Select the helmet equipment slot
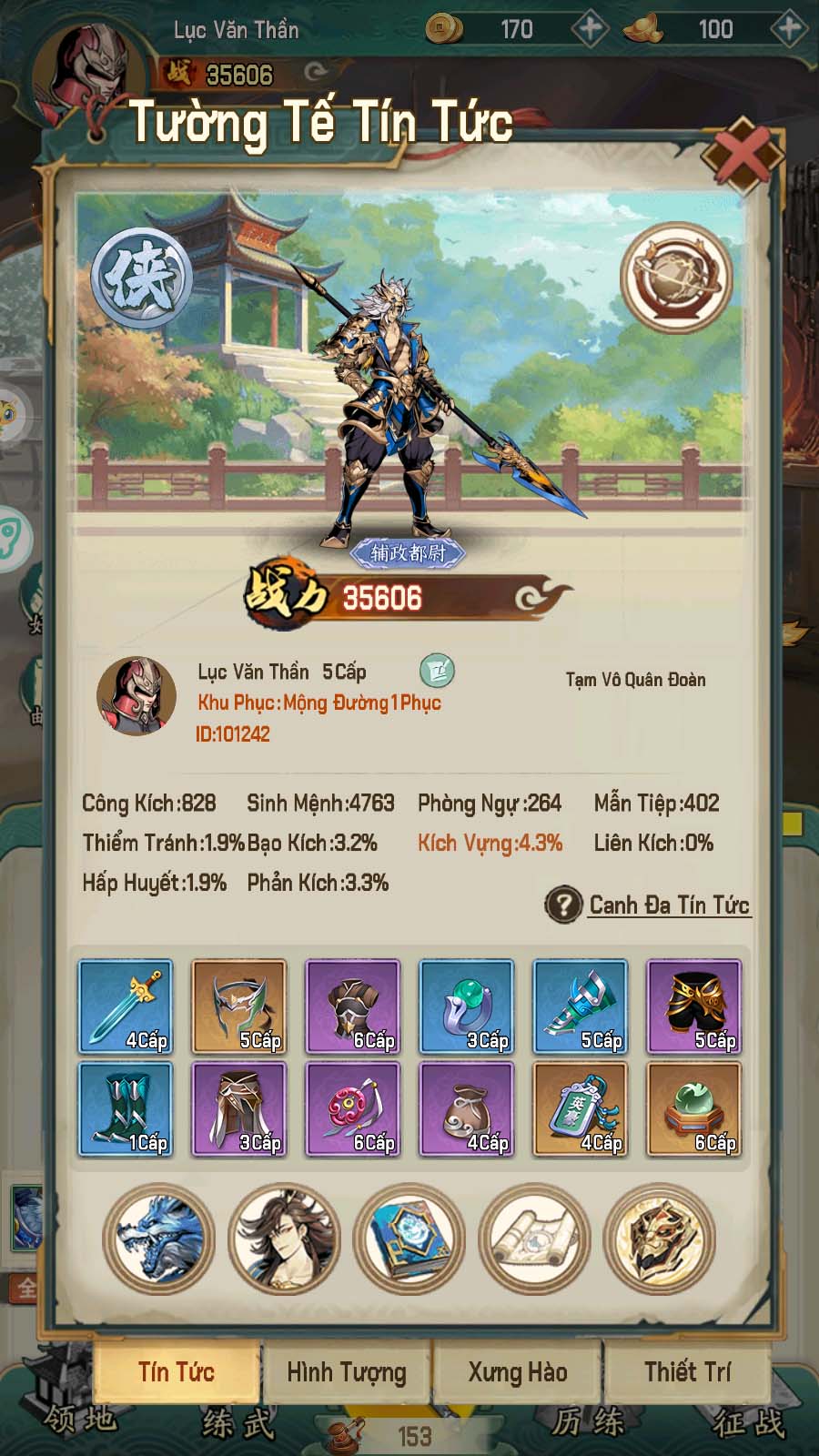Image resolution: width=819 pixels, height=1456 pixels. 239,1006
